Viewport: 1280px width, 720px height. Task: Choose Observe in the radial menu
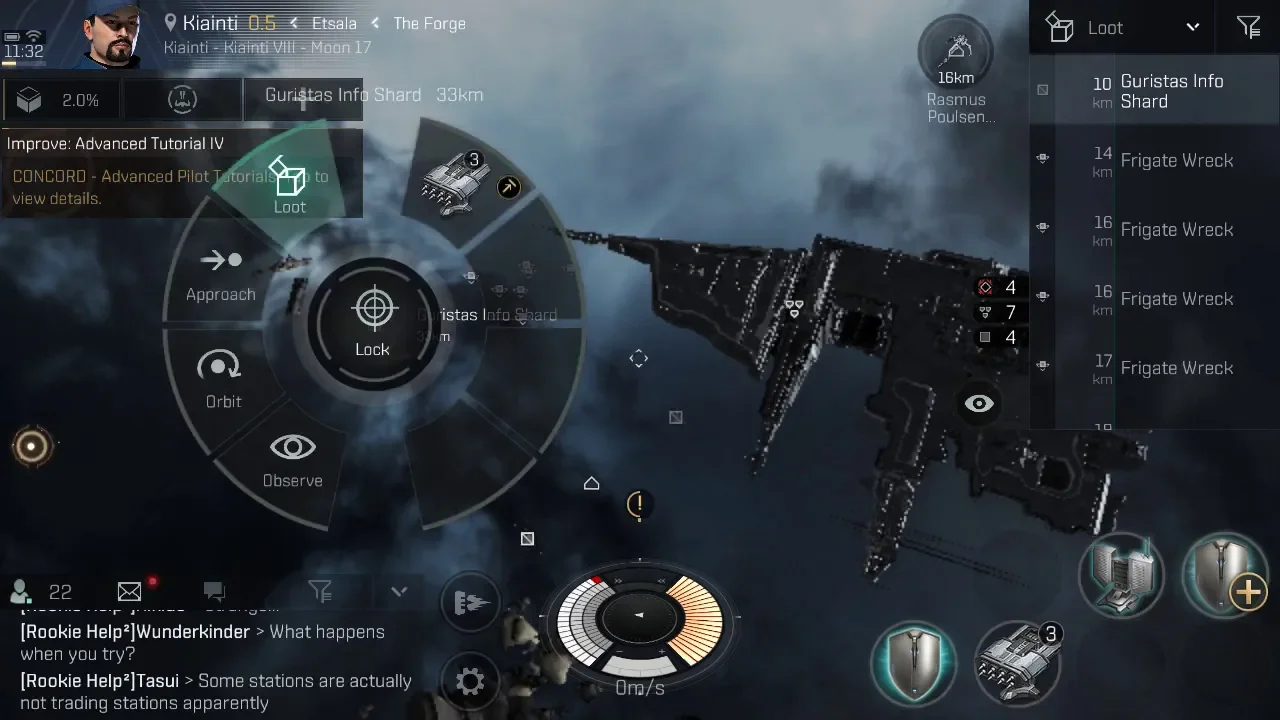coord(292,459)
